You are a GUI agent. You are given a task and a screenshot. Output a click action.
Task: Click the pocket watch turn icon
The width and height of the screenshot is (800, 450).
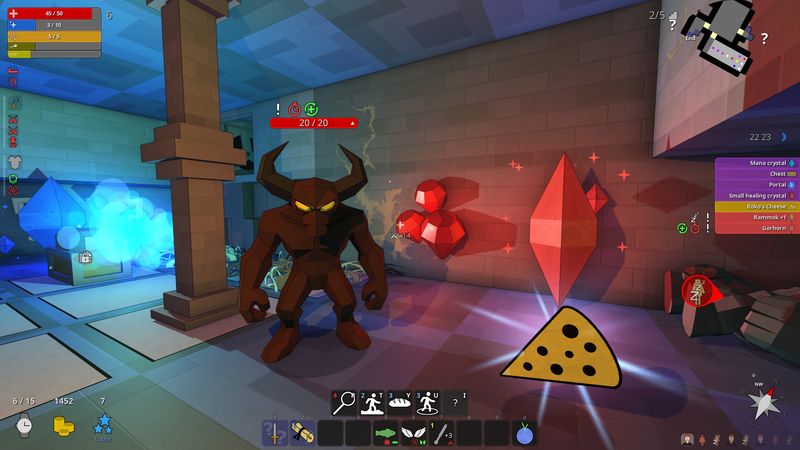24,425
